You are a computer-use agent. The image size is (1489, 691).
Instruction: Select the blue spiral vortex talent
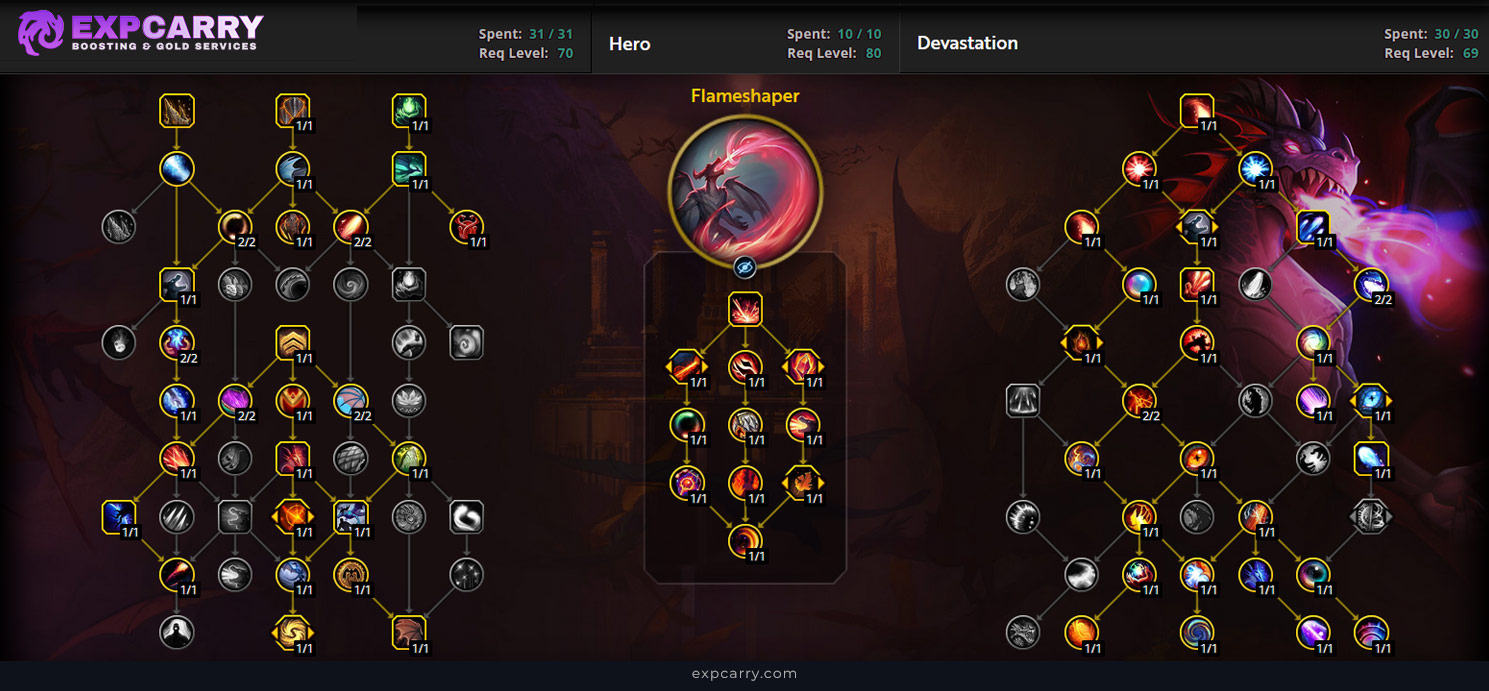coord(1196,632)
